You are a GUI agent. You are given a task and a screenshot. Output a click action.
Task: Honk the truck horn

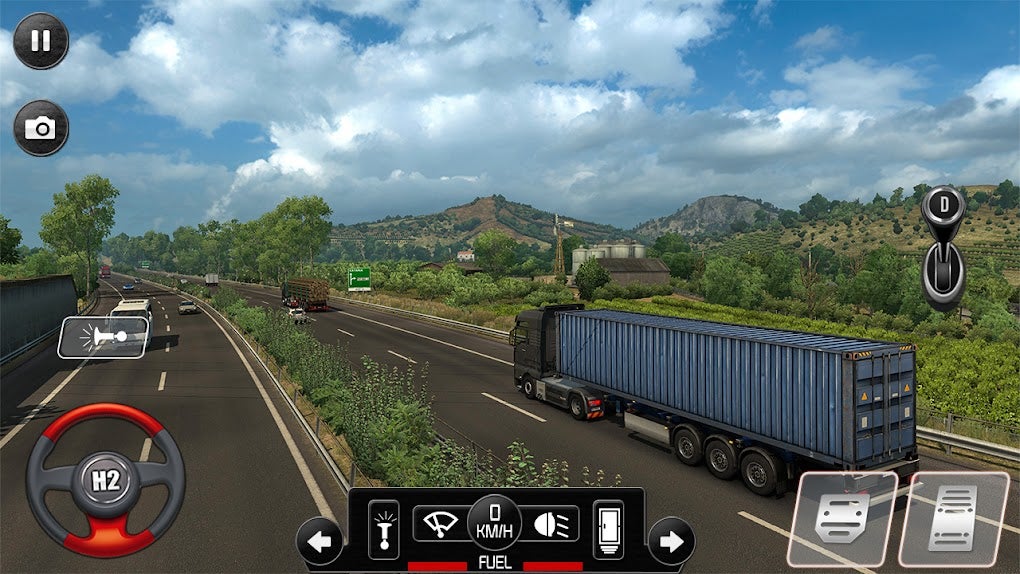coord(103,337)
